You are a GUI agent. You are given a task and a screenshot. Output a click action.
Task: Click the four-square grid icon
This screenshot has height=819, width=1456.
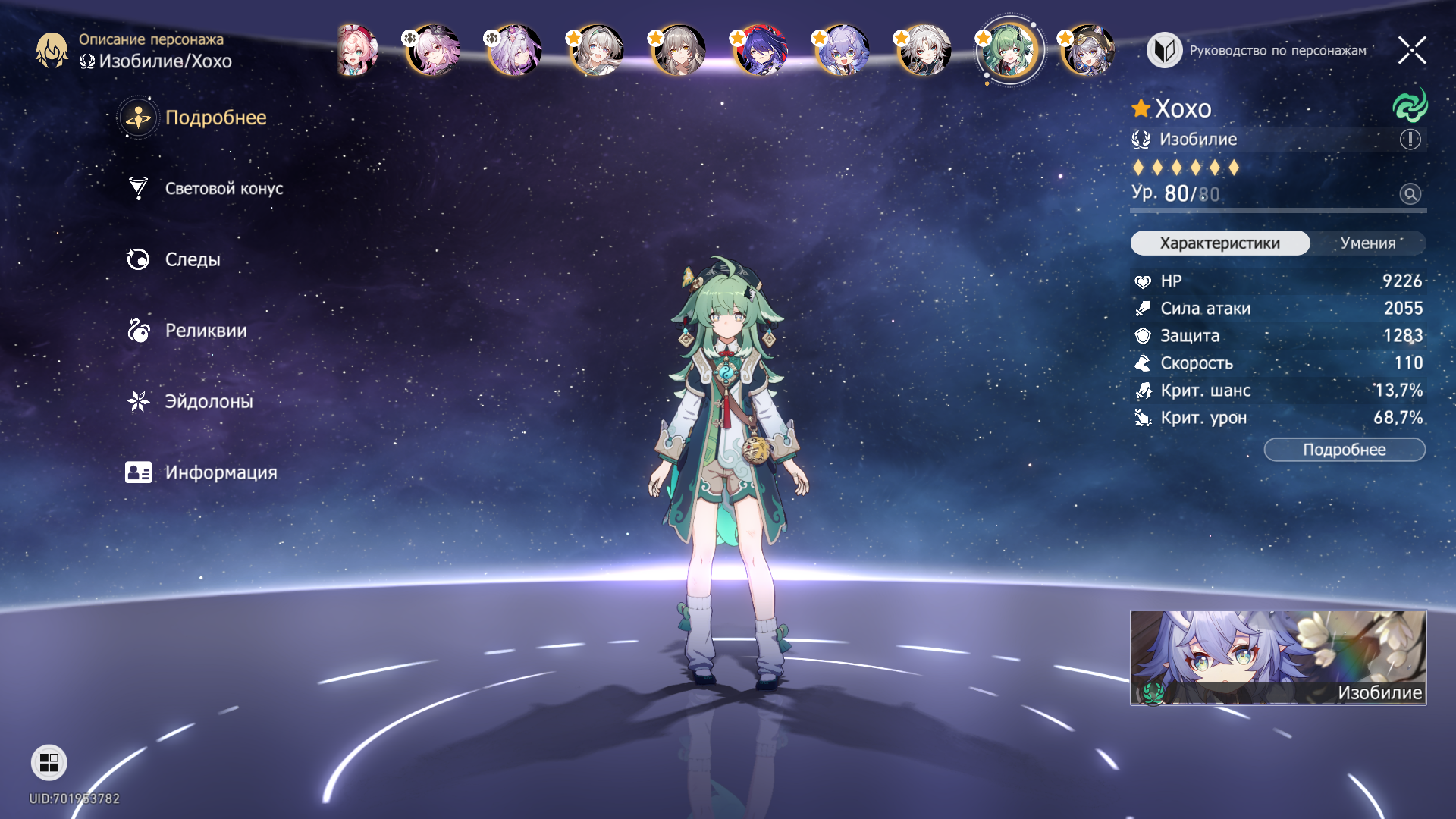(x=49, y=762)
